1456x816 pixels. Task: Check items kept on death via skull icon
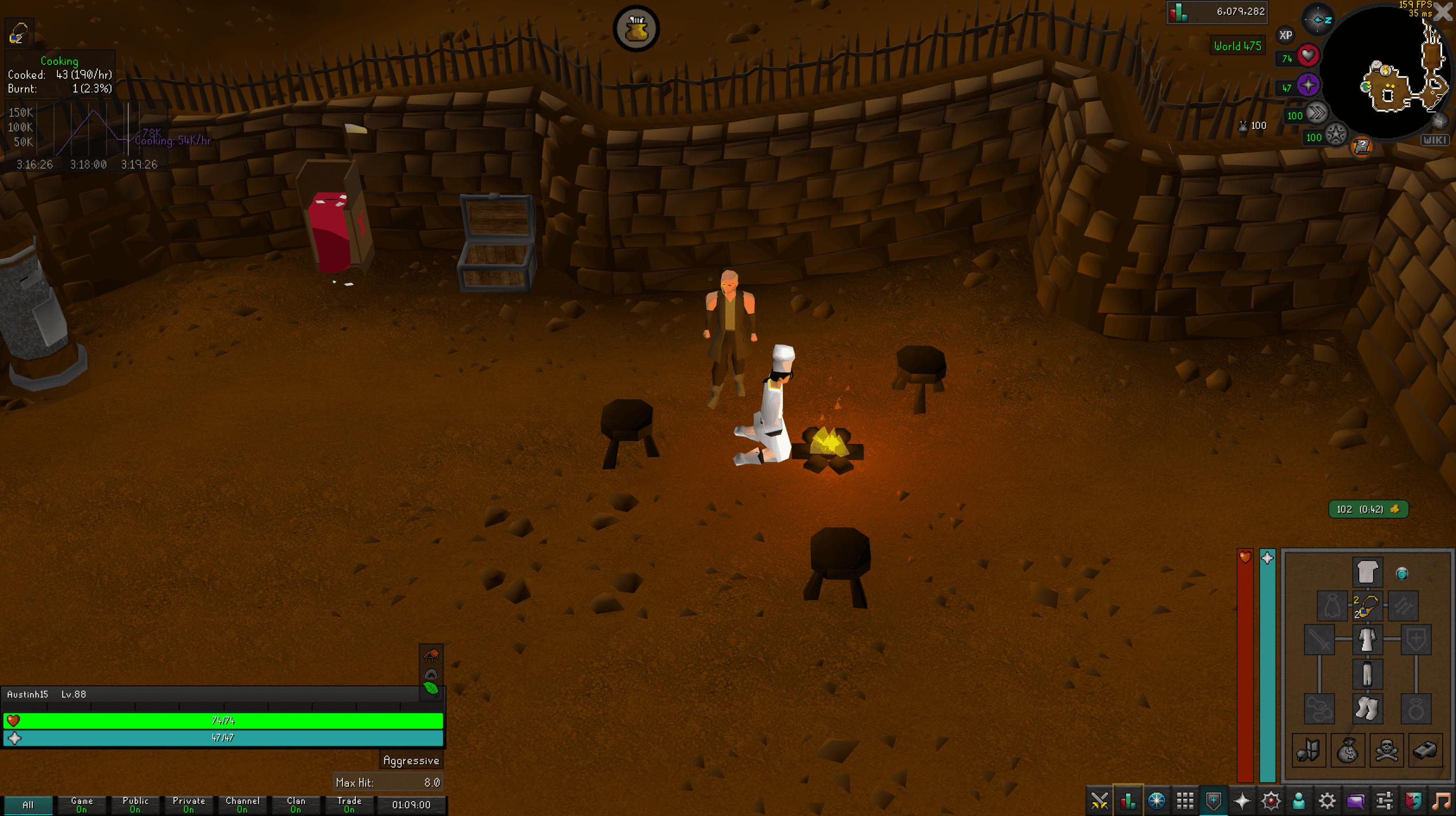pyautogui.click(x=1386, y=750)
